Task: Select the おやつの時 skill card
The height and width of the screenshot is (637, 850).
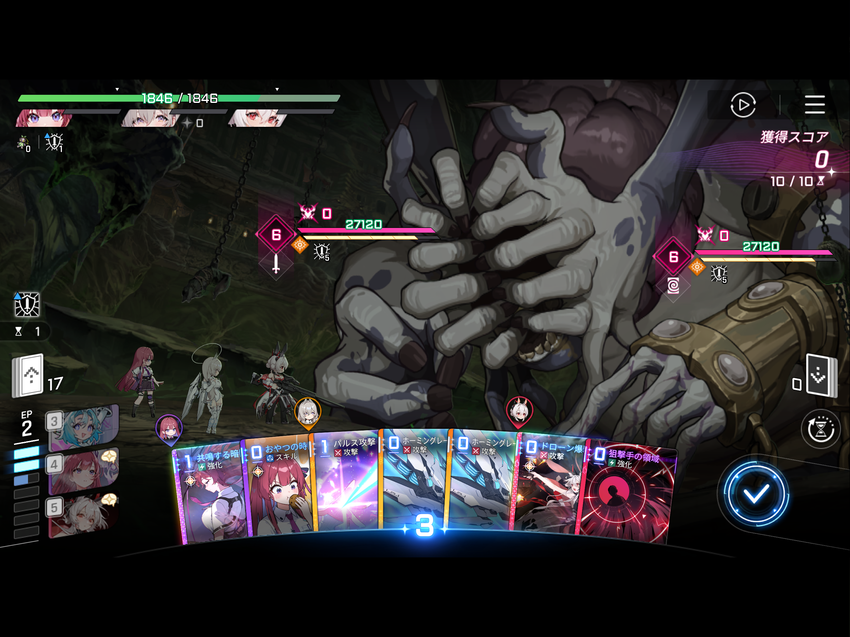Action: 277,490
